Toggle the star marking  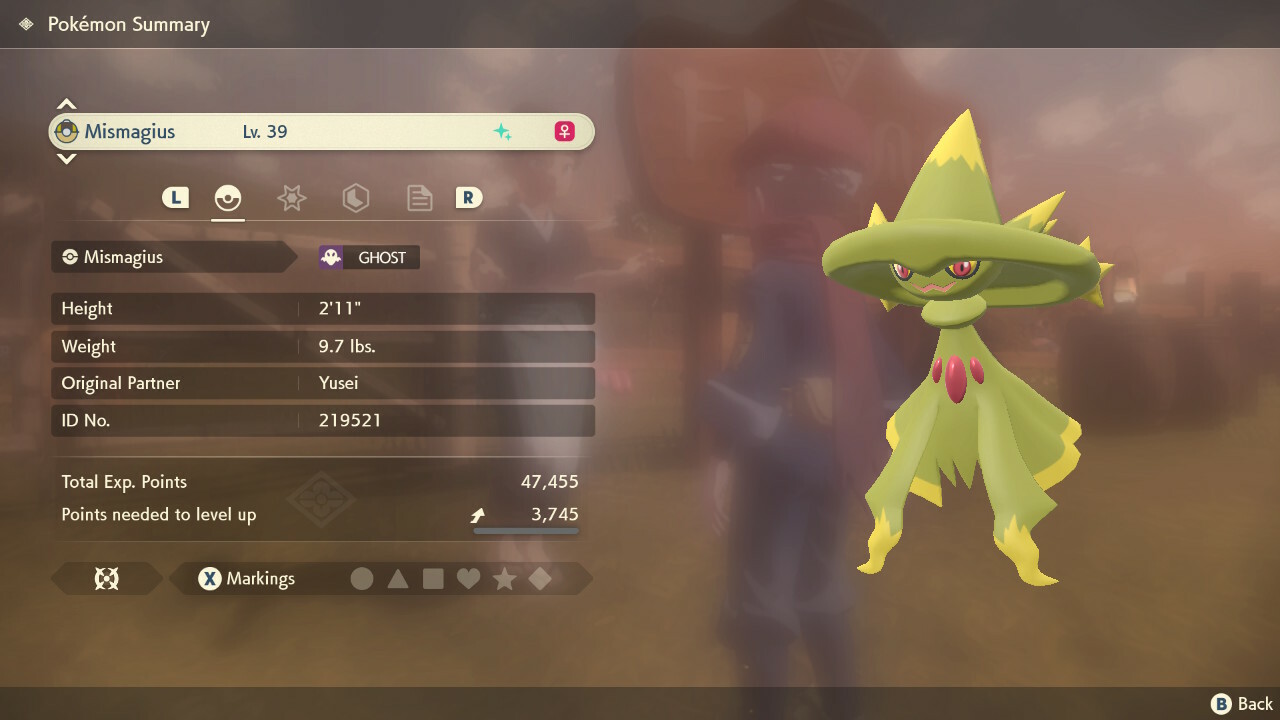[x=504, y=579]
